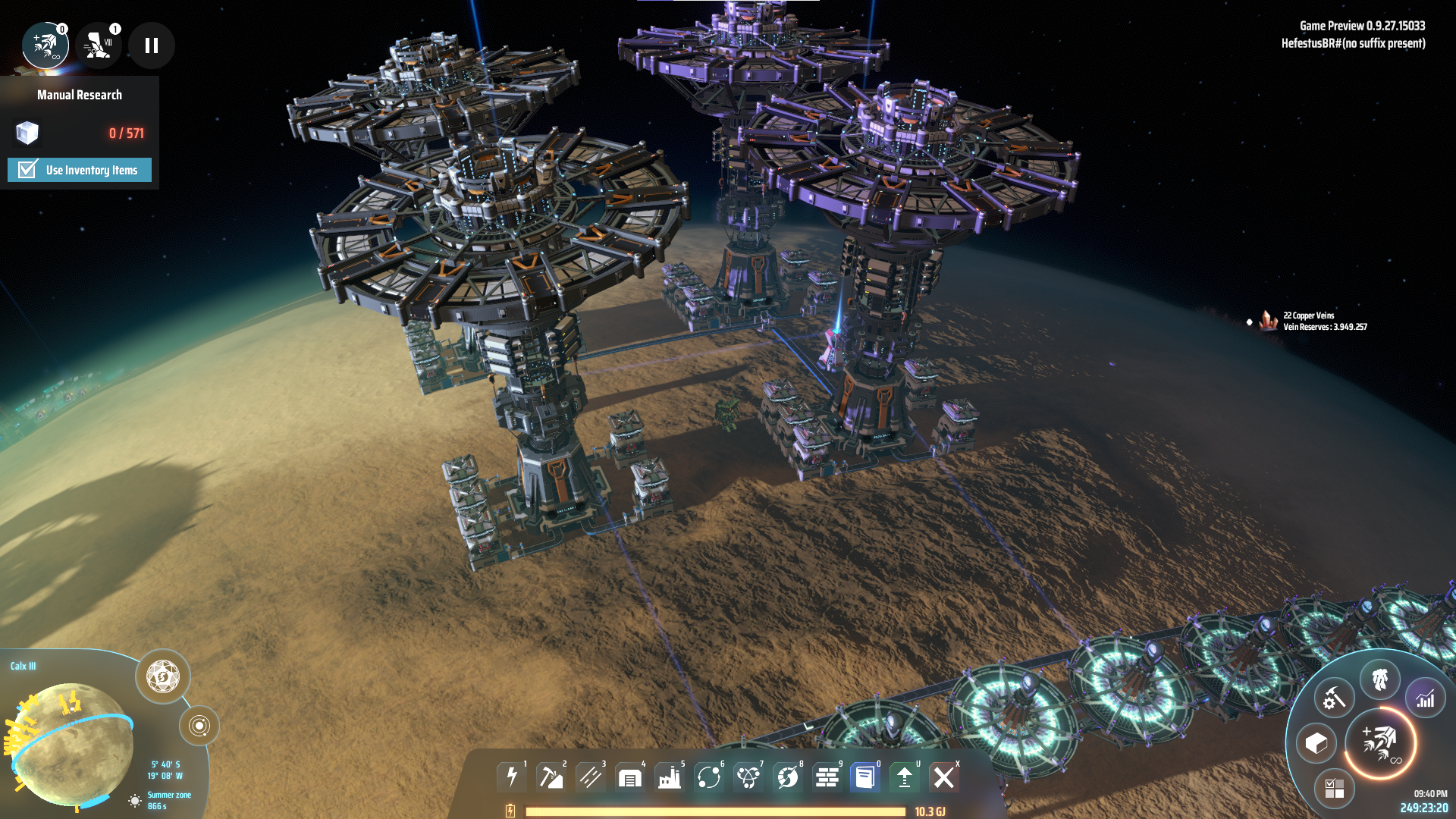Select the conveyor belt build category
Image resolution: width=1456 pixels, height=819 pixels.
(591, 777)
